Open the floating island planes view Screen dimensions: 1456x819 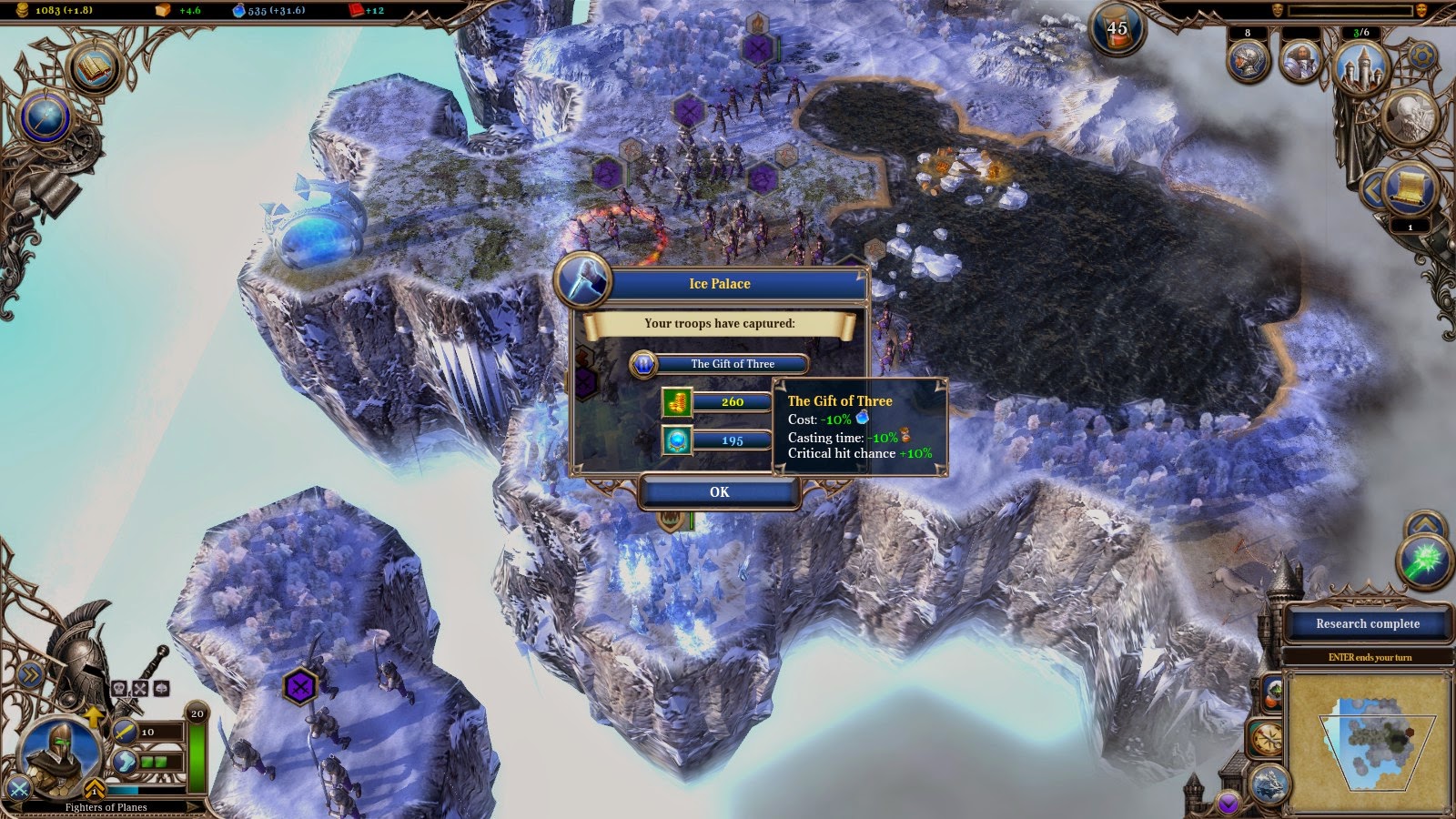pos(1270,784)
